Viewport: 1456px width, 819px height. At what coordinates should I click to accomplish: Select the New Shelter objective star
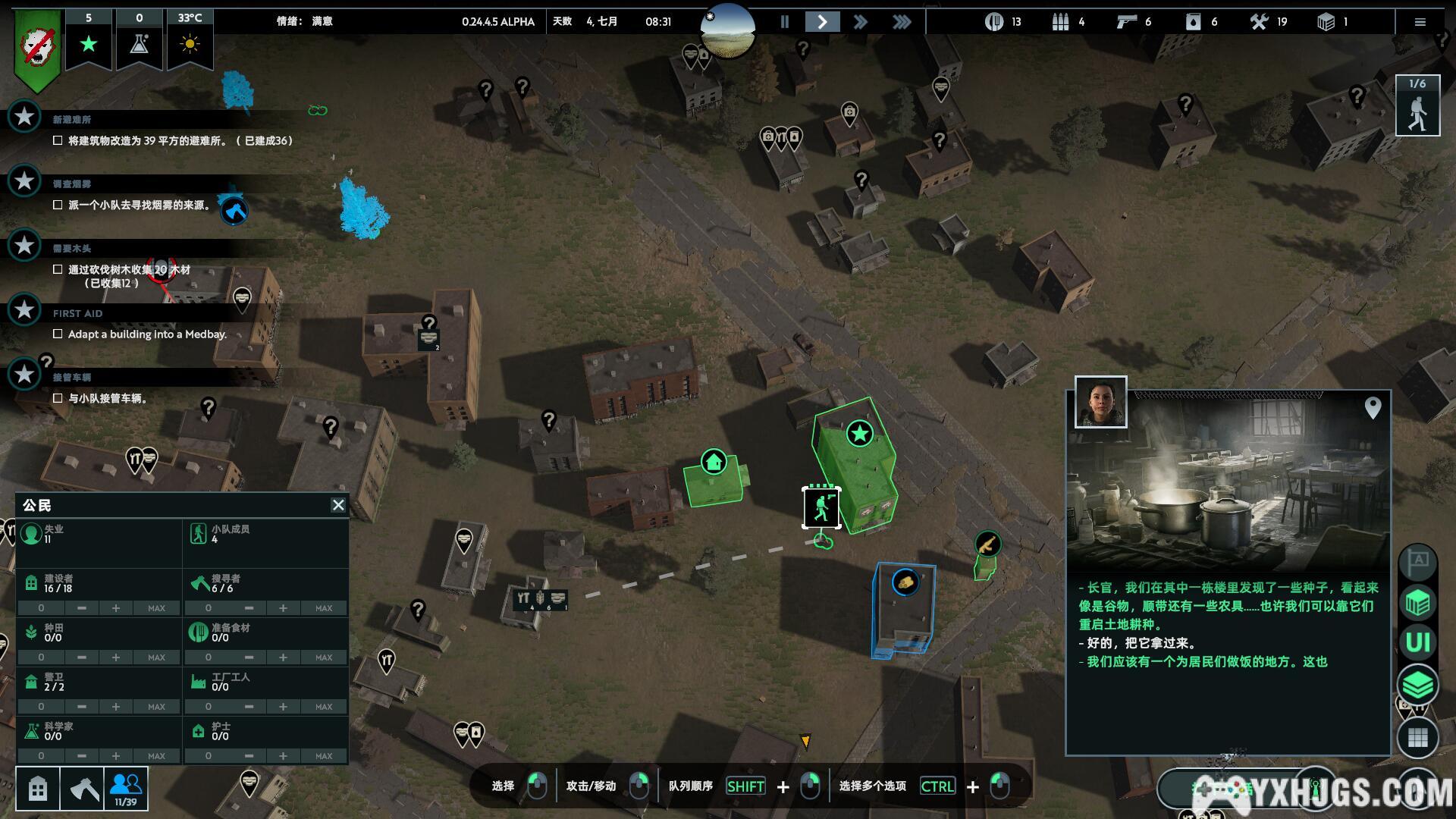click(24, 117)
